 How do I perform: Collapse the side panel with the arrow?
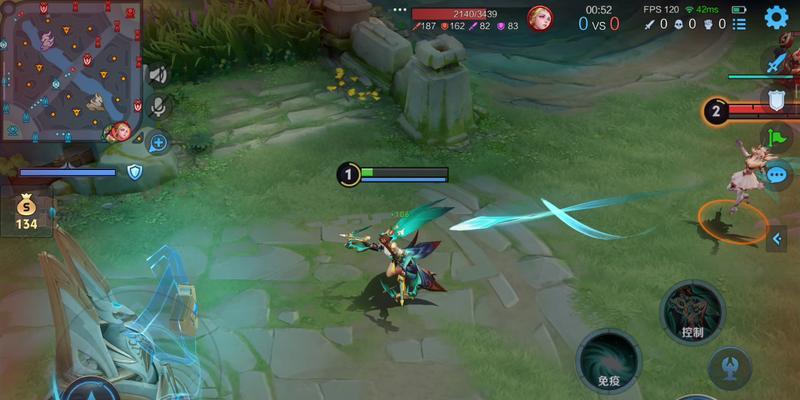[x=778, y=238]
